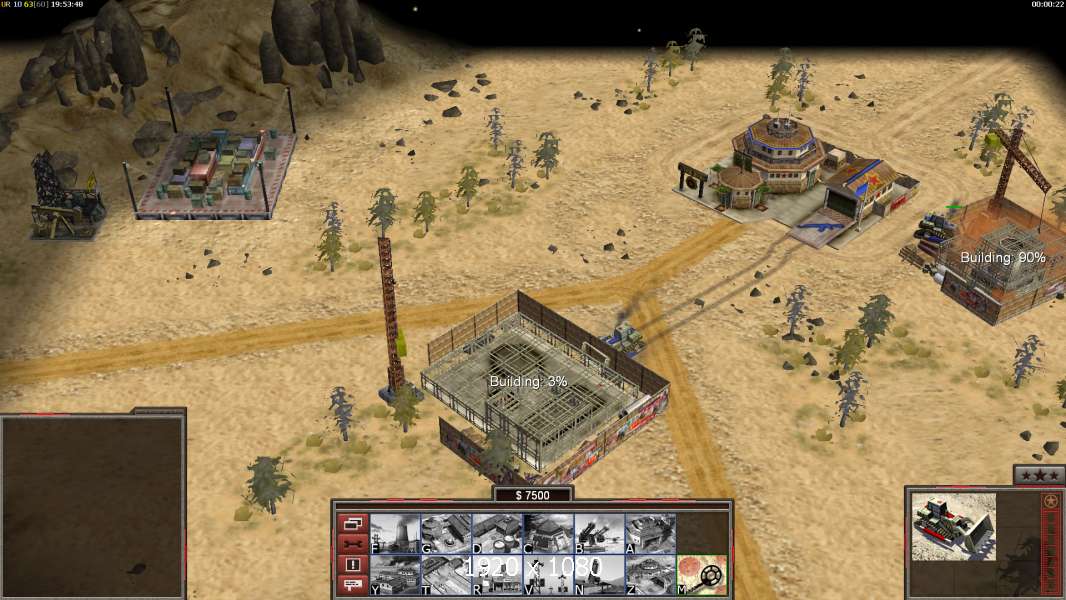The image size is (1066, 600).
Task: Pick the build icon with hotkey D
Action: [x=497, y=533]
